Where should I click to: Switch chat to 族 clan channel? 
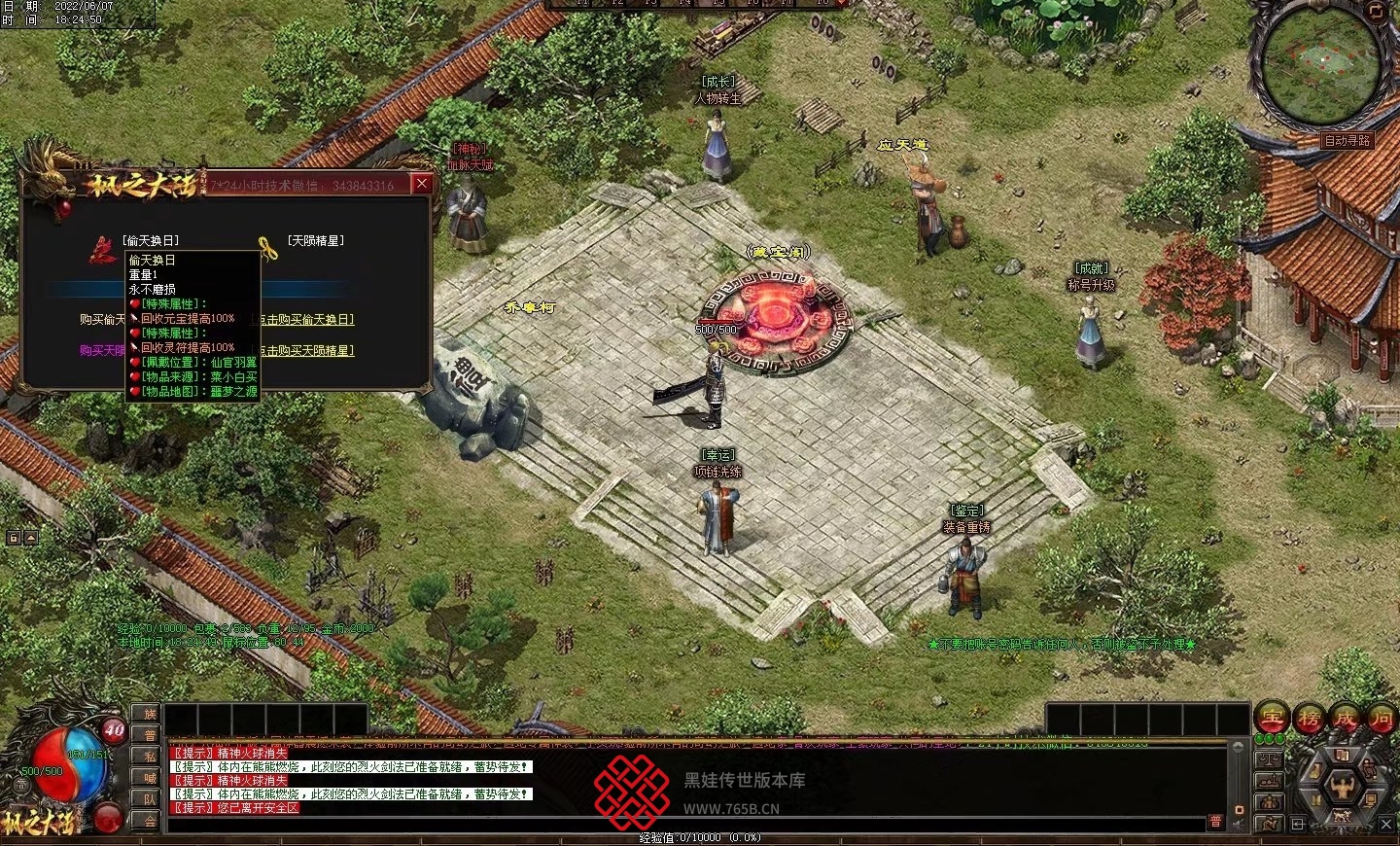[150, 715]
